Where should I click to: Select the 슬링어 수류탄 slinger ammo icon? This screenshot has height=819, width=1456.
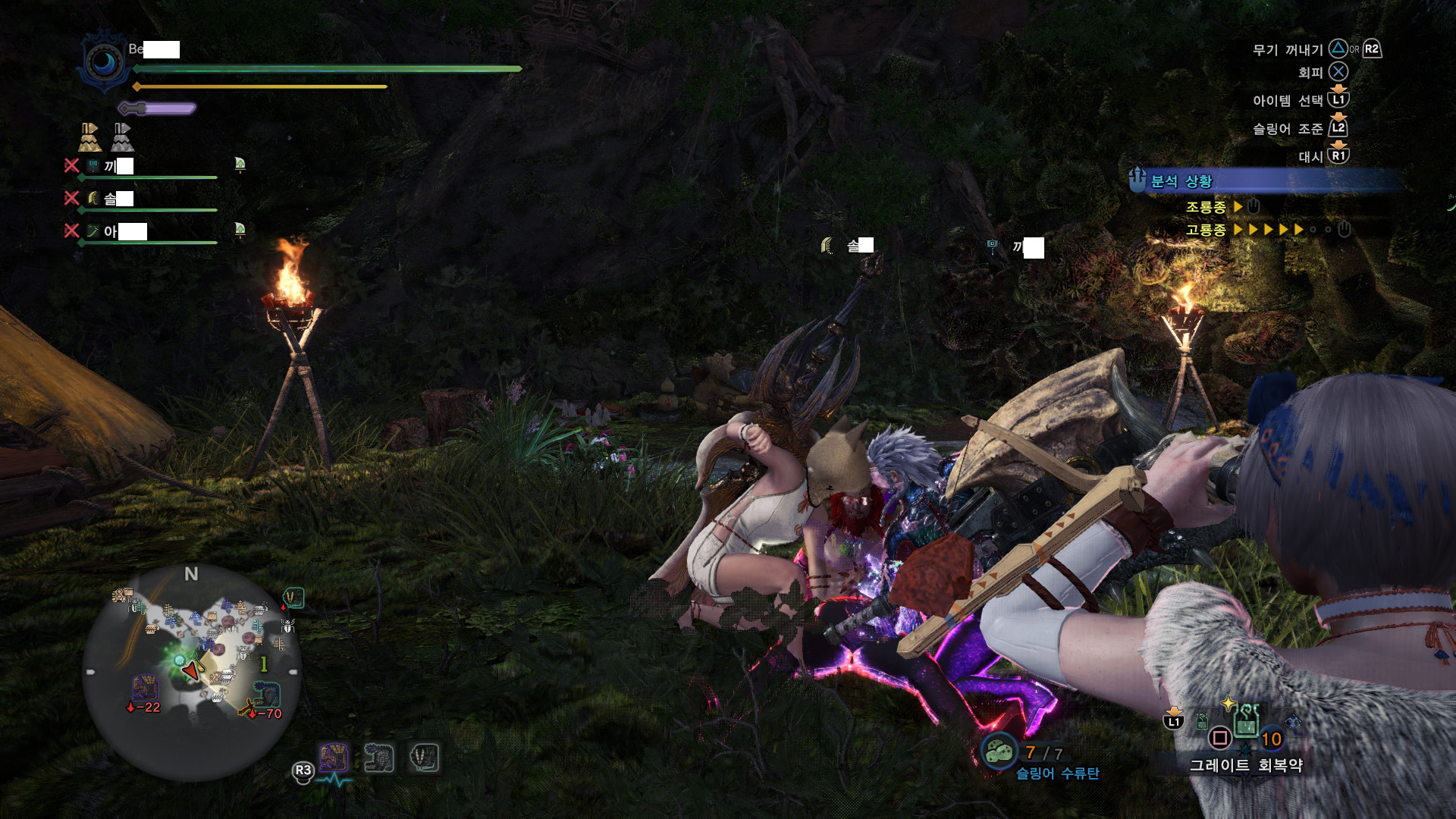pos(999,752)
